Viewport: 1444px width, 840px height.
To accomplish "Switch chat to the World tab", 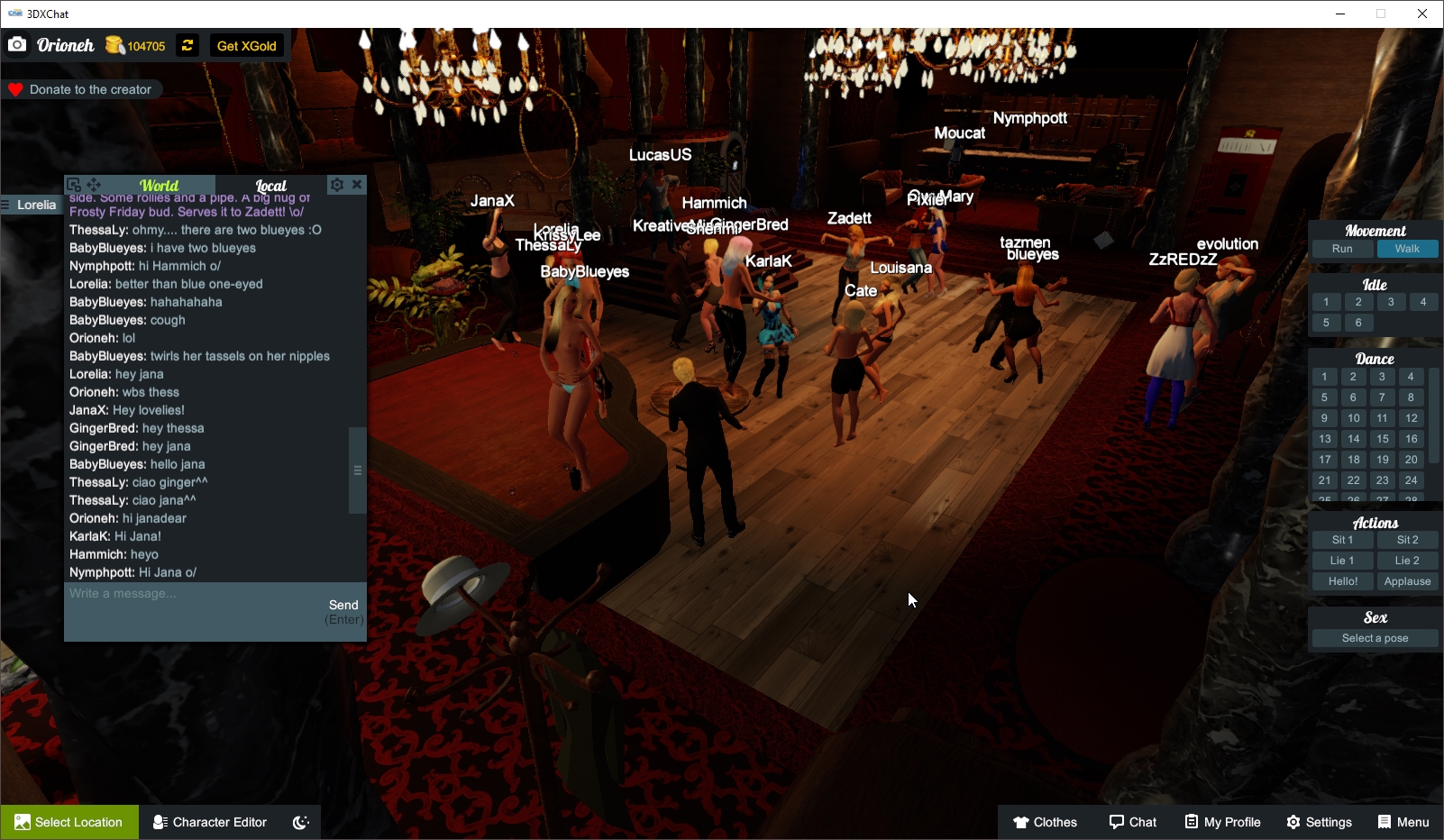I will (x=160, y=185).
